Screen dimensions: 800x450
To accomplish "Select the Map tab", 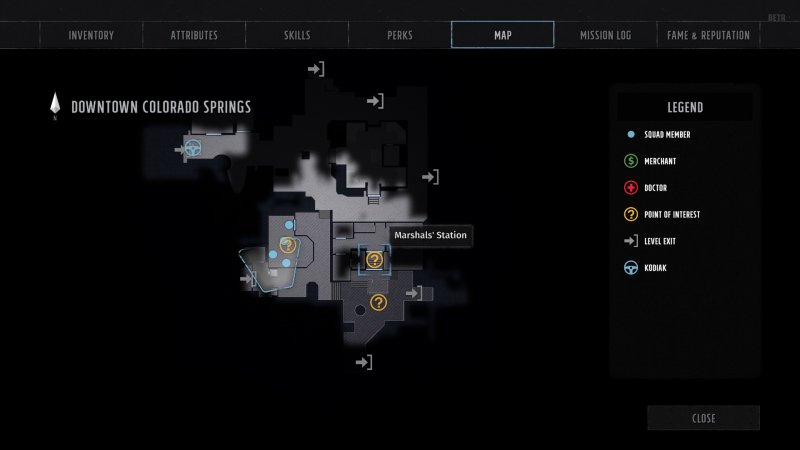I will 502,35.
